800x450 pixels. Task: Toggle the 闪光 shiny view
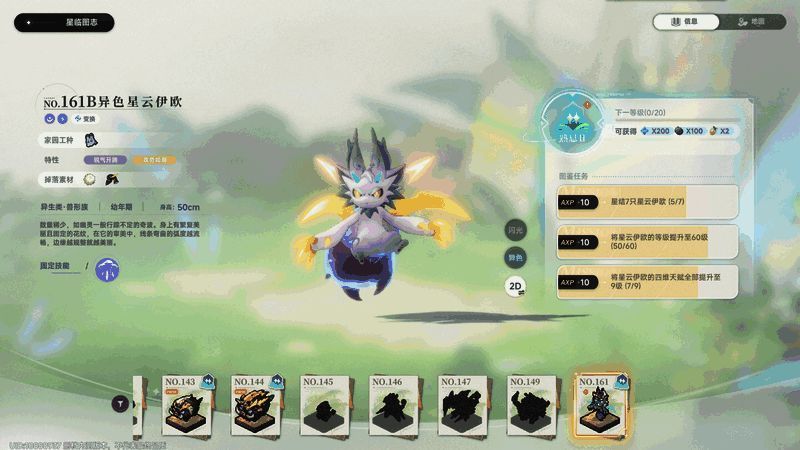click(515, 230)
